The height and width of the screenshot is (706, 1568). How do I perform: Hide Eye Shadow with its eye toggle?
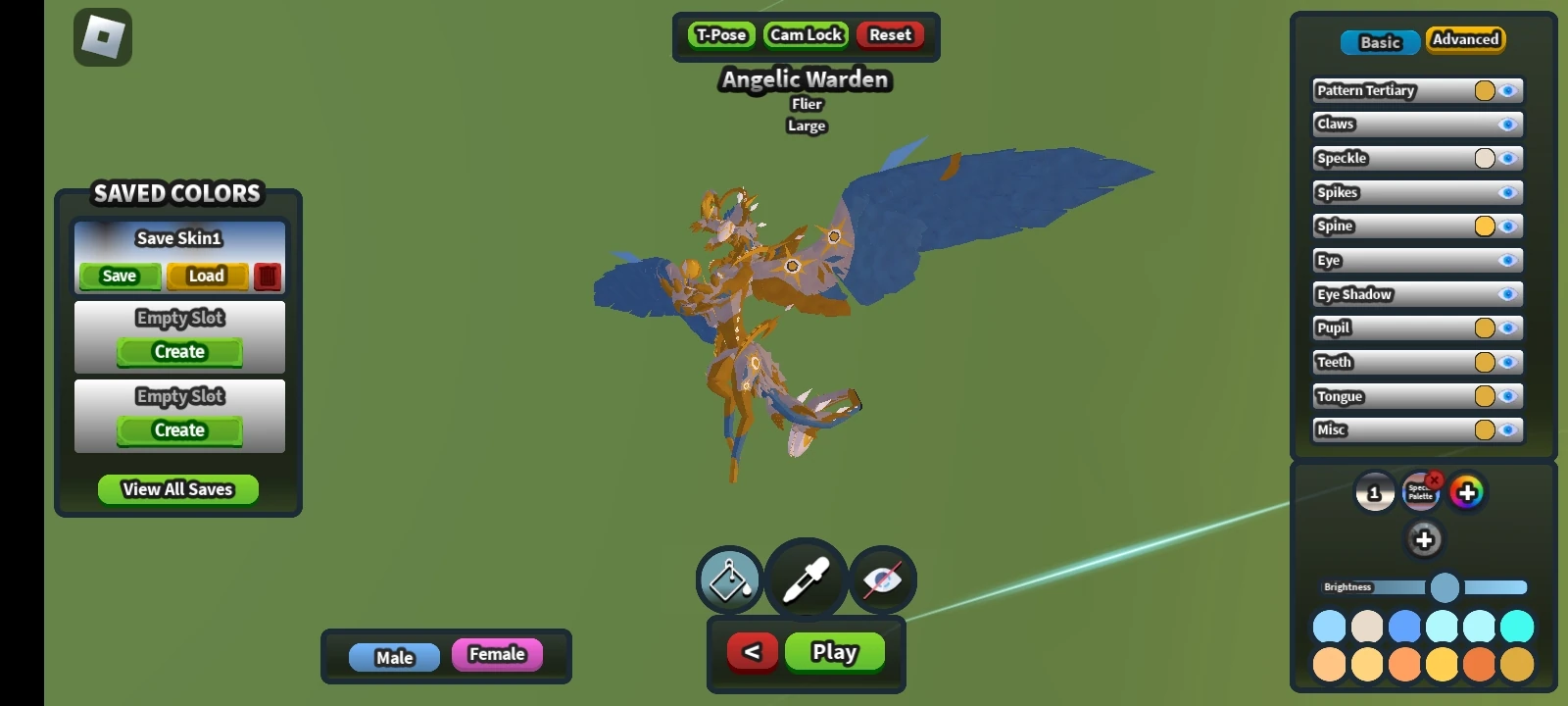[1507, 294]
